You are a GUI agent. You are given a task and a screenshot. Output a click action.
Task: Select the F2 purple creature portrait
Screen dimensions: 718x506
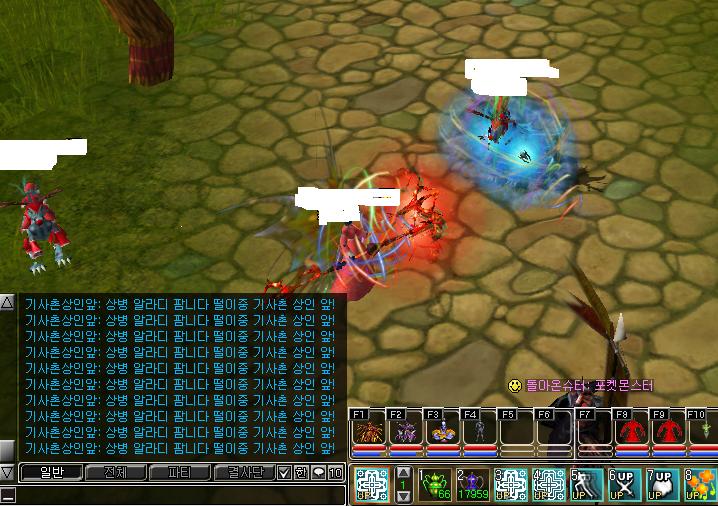click(404, 432)
